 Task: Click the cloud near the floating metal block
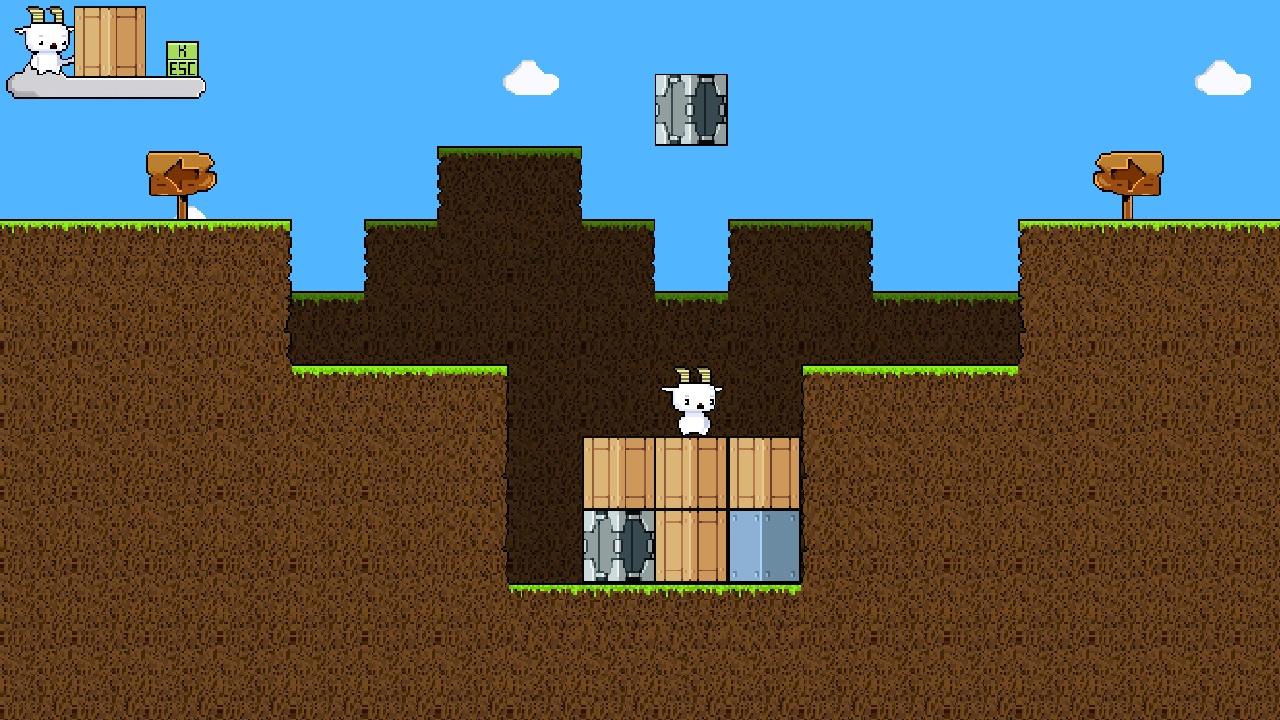coord(528,80)
